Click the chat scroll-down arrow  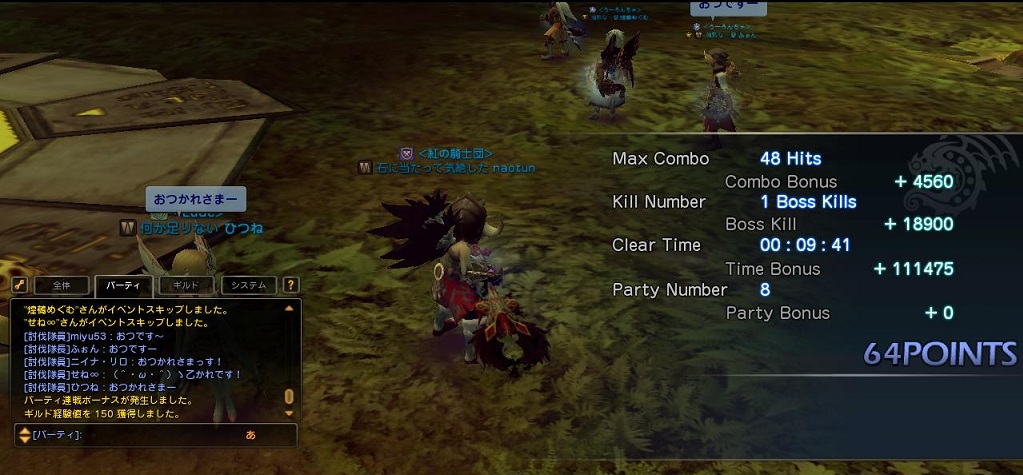click(x=290, y=412)
